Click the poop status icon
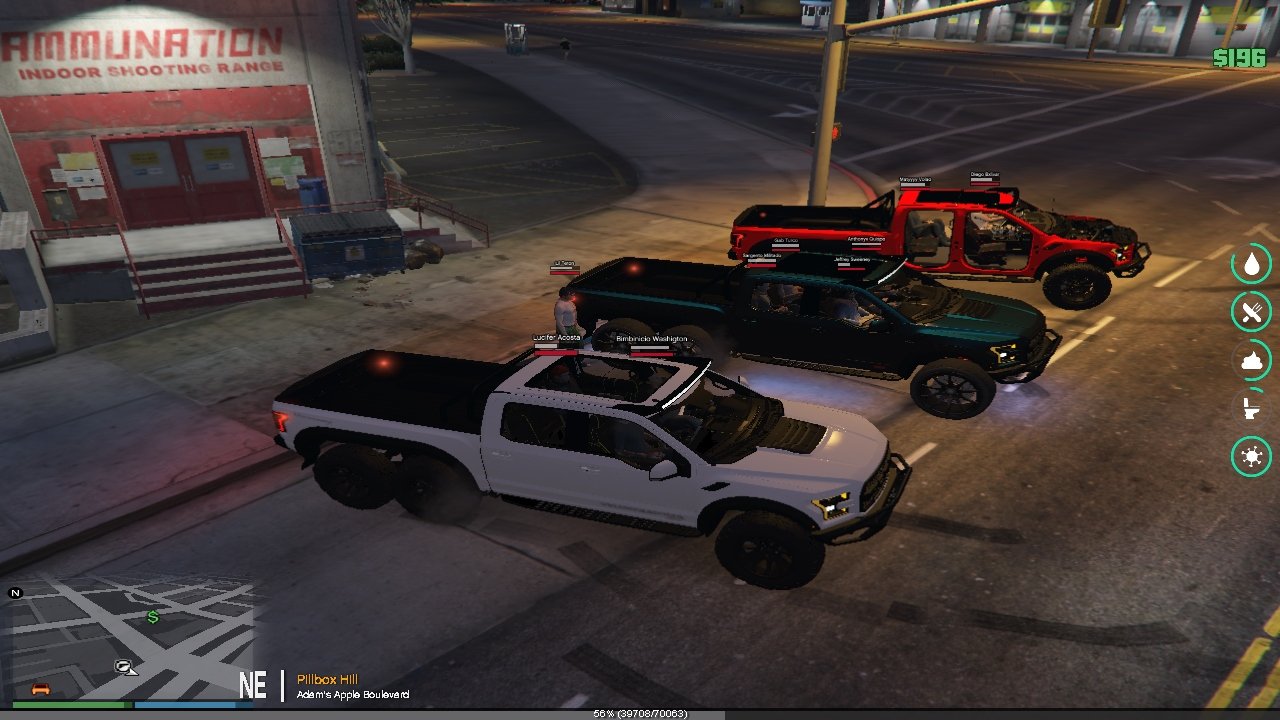Image resolution: width=1280 pixels, height=720 pixels. pyautogui.click(x=1251, y=360)
